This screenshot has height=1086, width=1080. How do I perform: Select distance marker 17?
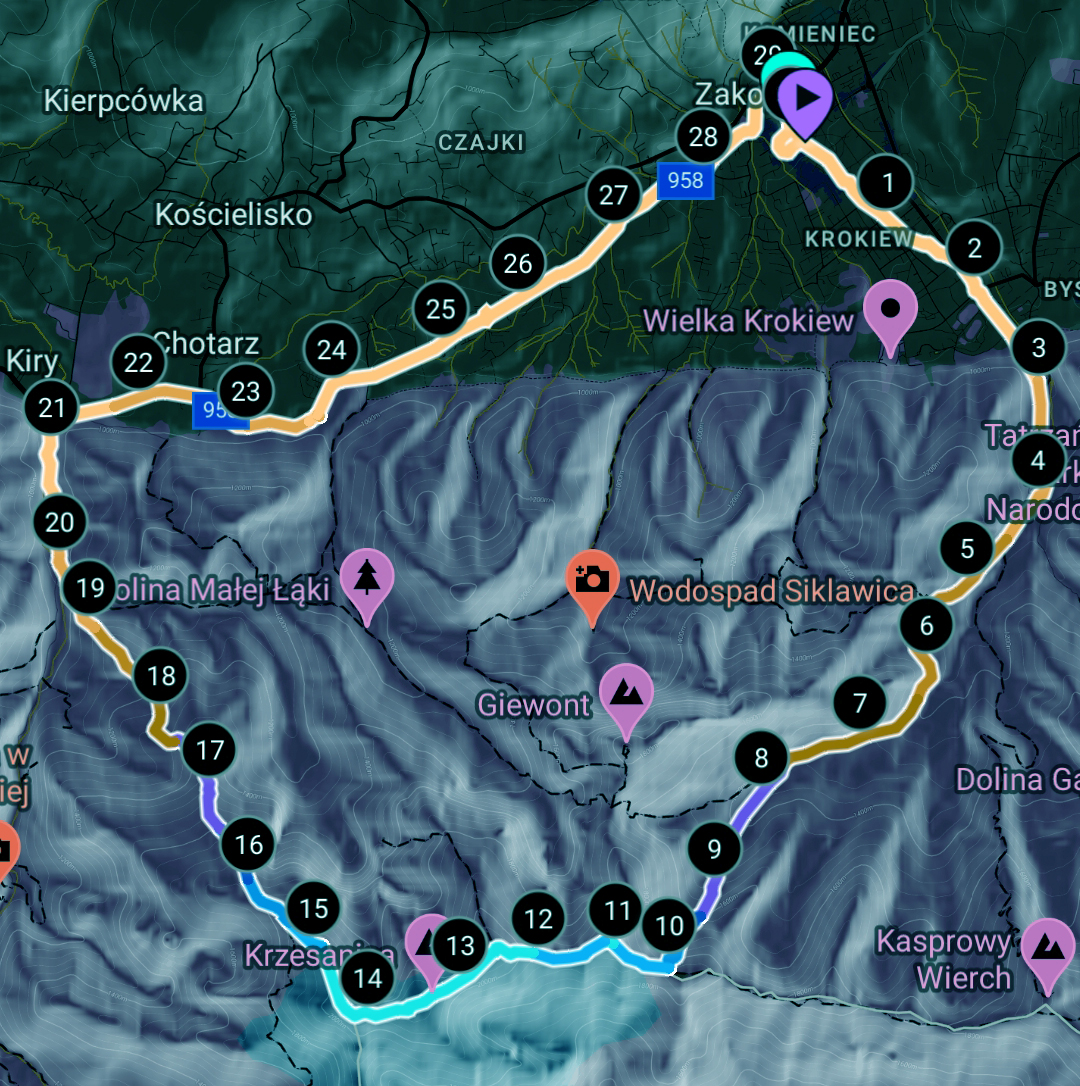(210, 749)
